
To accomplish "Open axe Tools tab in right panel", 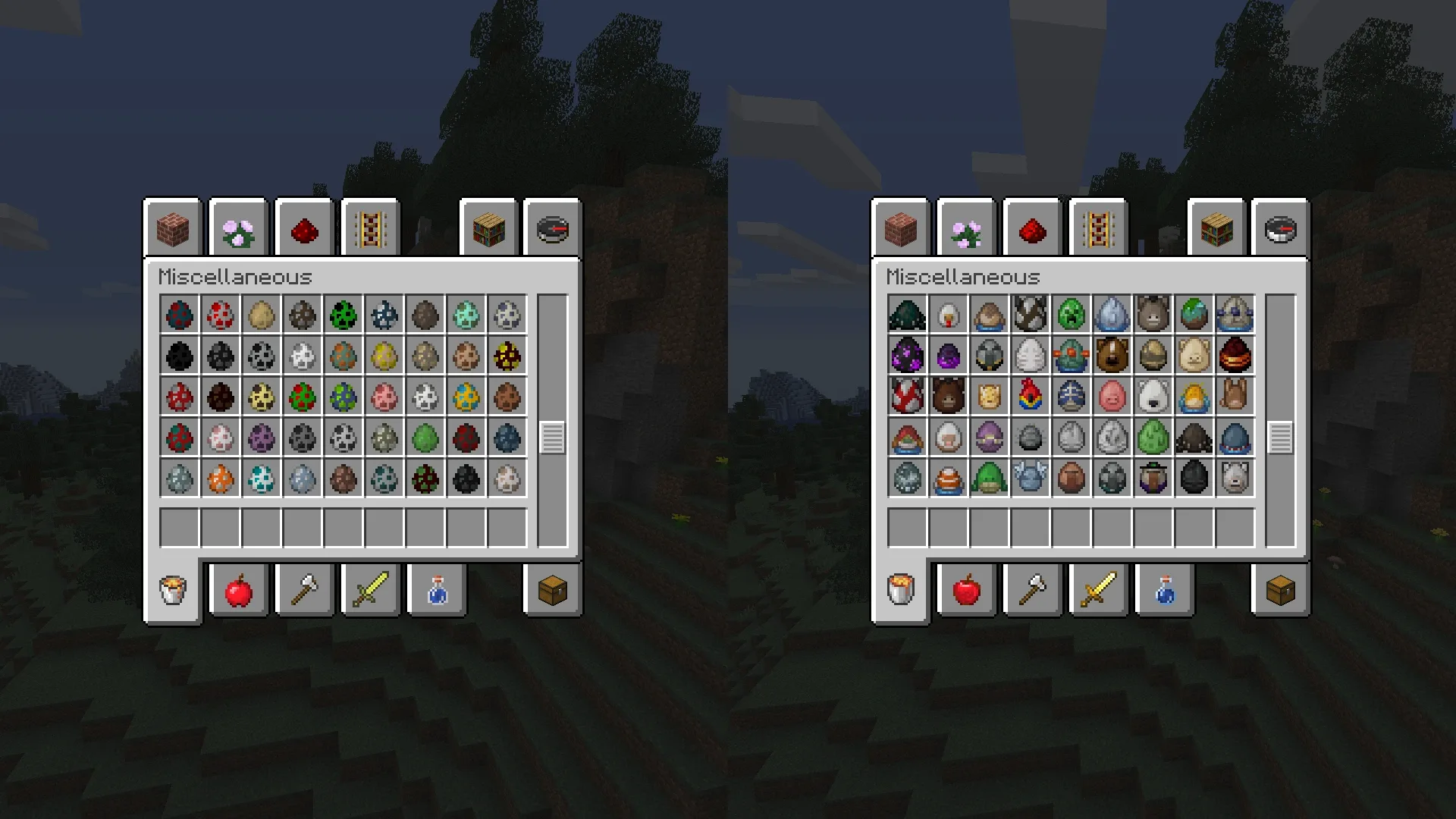I will (1033, 590).
